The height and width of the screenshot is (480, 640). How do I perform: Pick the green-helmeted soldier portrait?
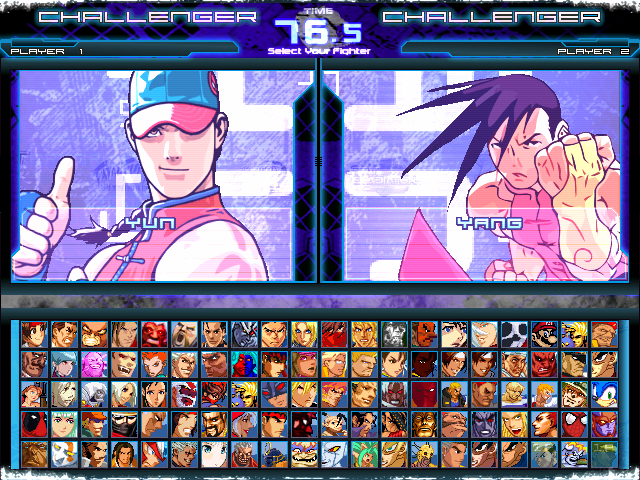[x=573, y=394]
